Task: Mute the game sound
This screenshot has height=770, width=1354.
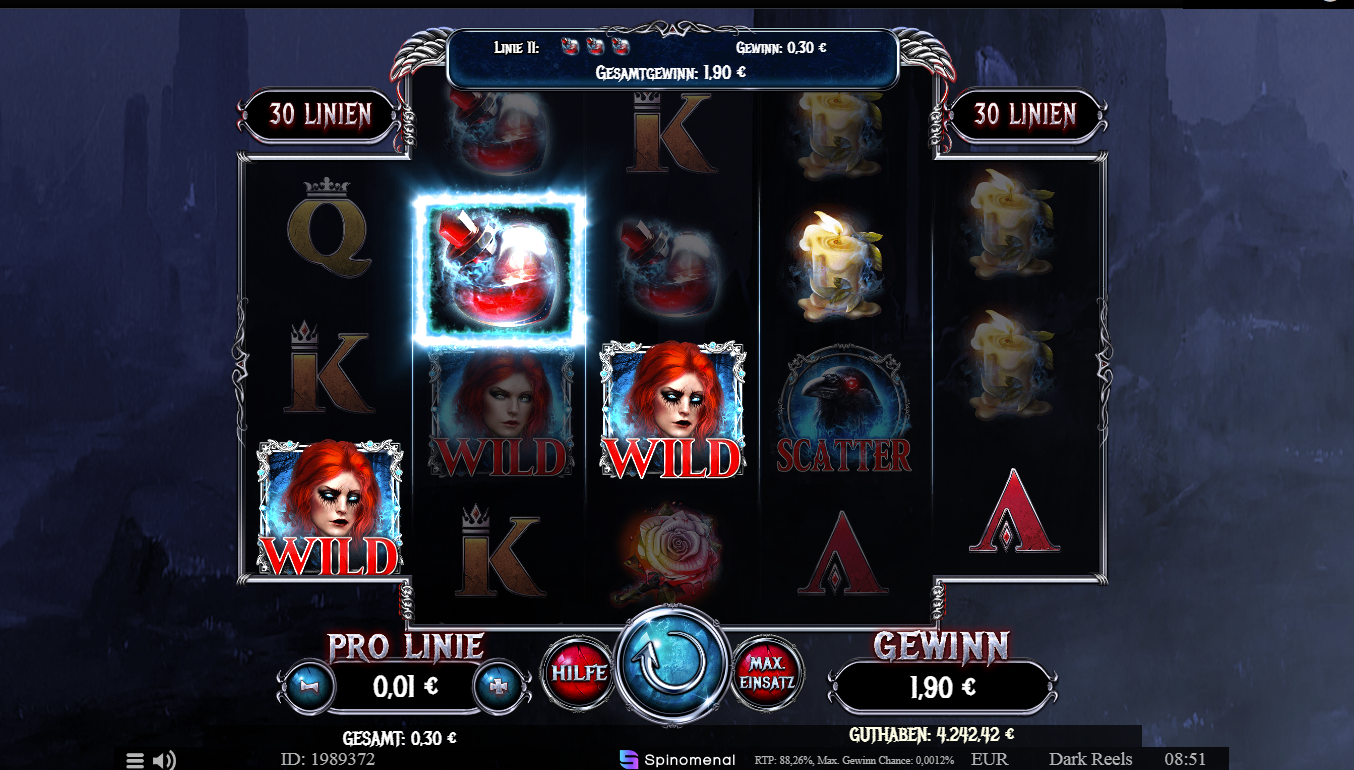Action: [163, 759]
